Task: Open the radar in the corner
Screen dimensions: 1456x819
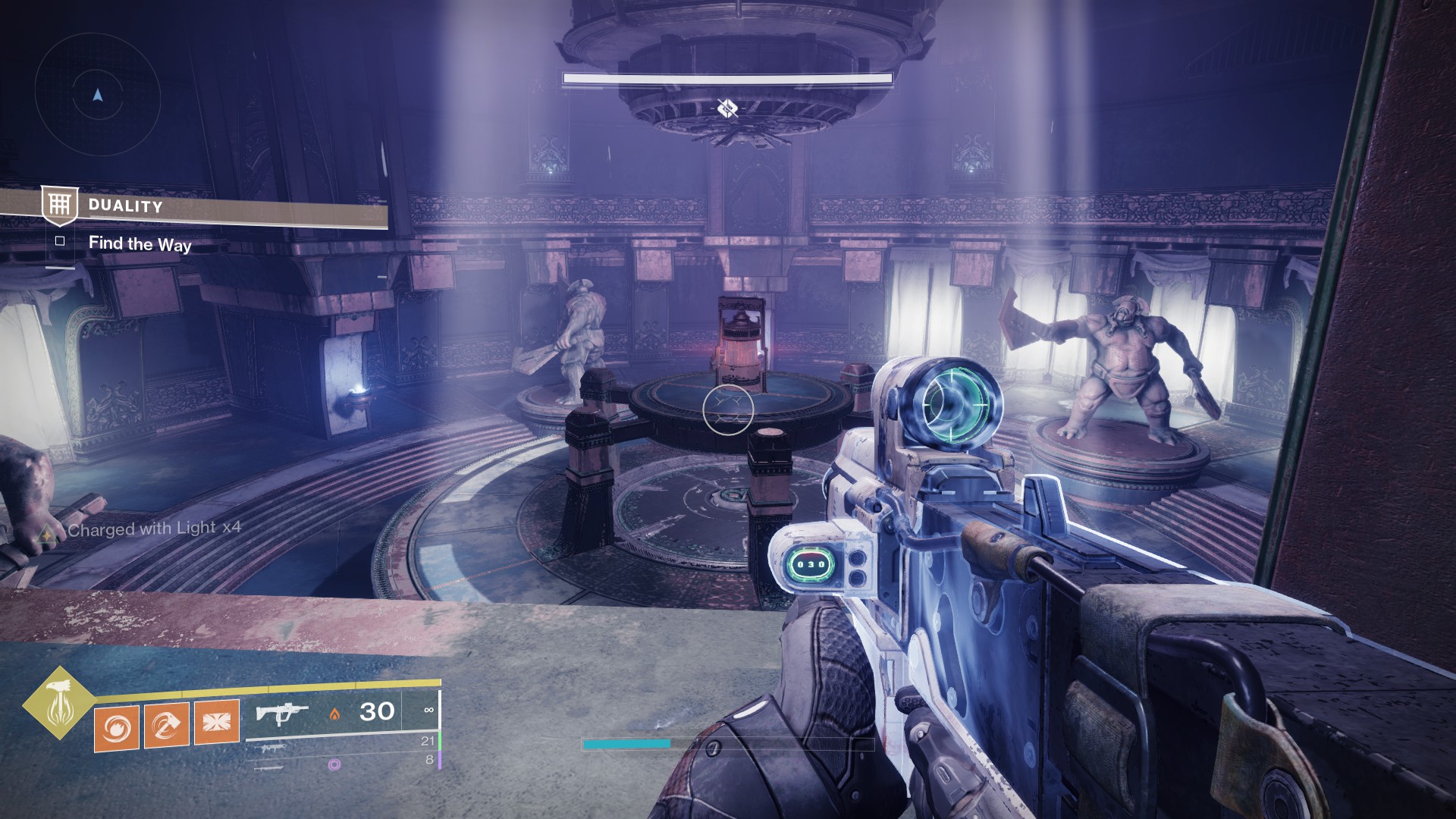Action: pos(97,96)
